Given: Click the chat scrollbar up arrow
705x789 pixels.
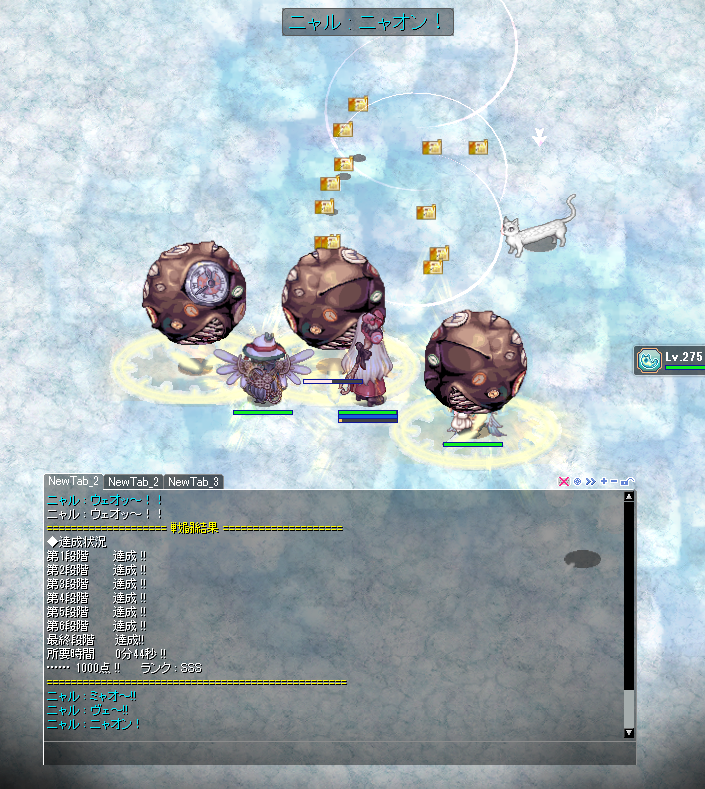Looking at the screenshot, I should (x=629, y=495).
